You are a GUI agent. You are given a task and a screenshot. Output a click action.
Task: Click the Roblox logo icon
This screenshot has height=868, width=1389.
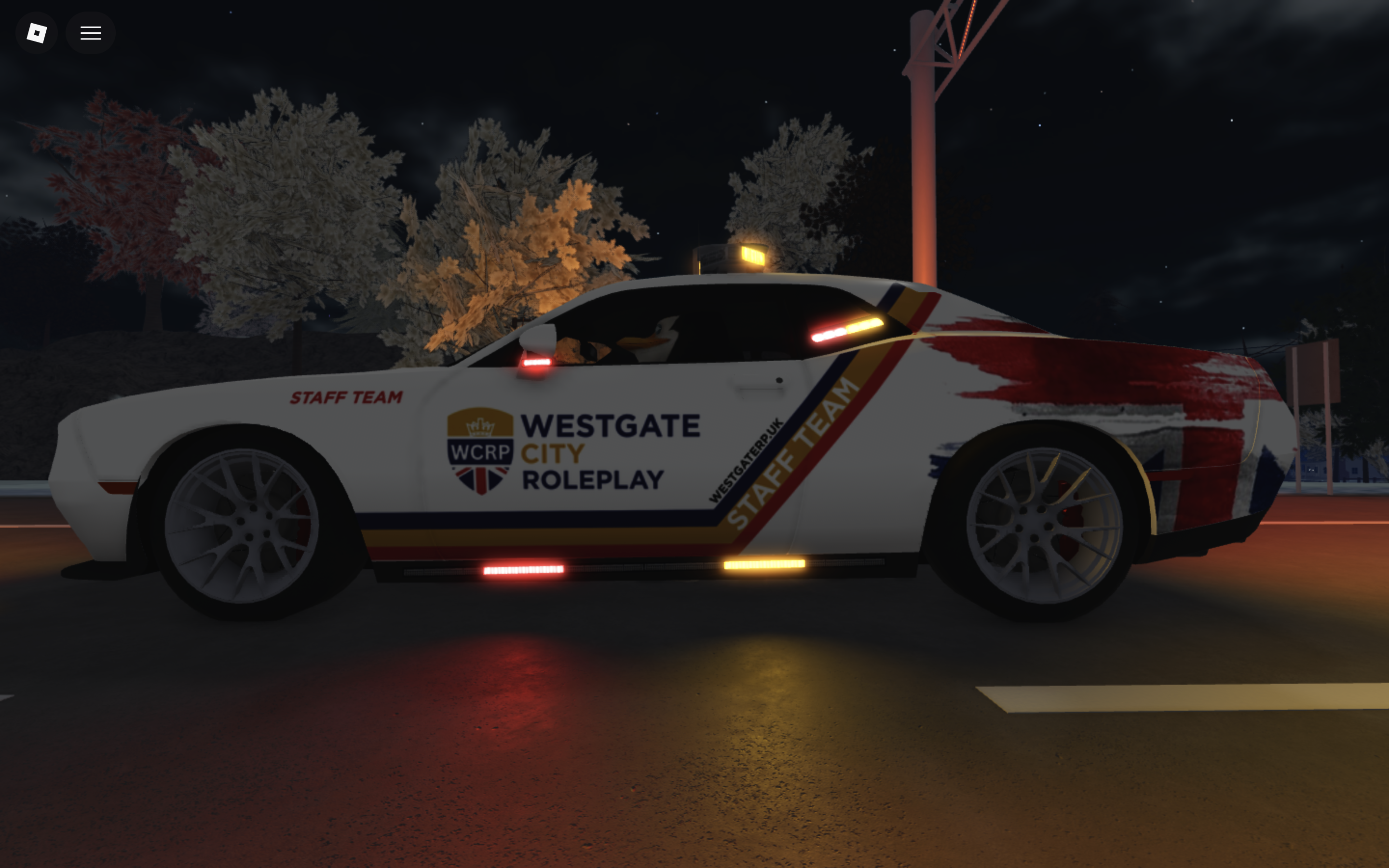(x=36, y=32)
